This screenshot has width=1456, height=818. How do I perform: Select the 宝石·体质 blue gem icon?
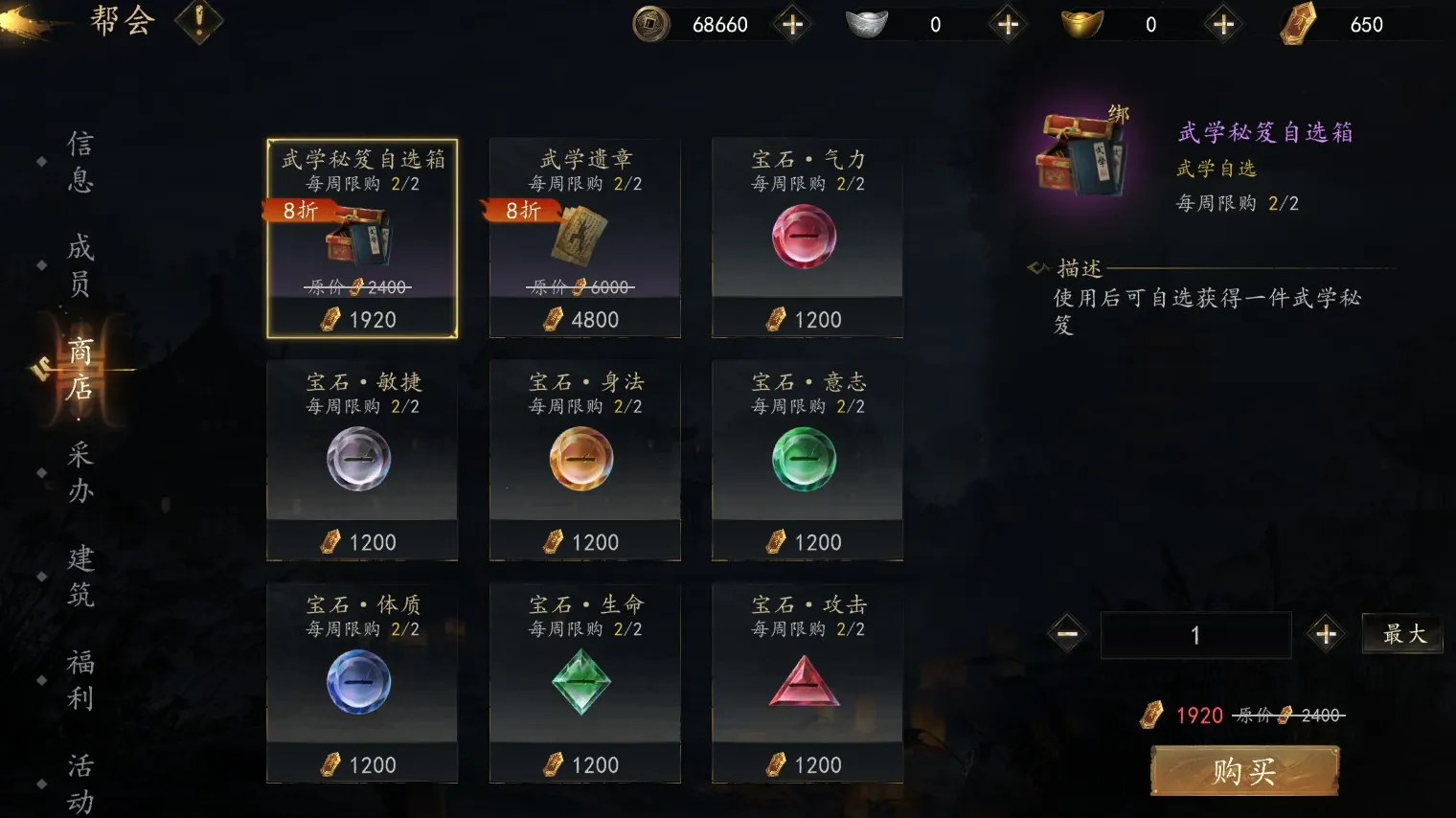point(361,681)
